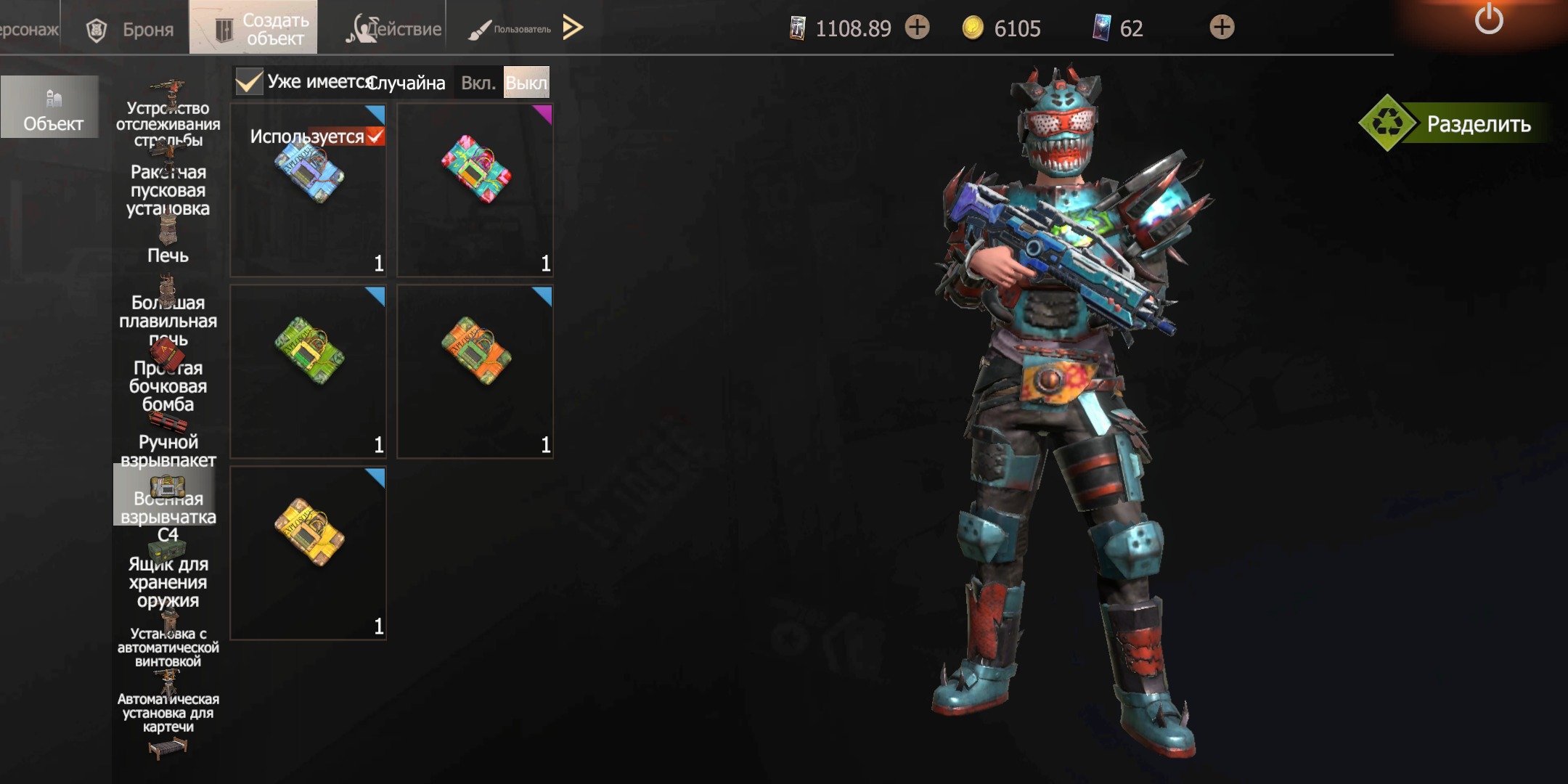Click the arrow to show more tabs
This screenshot has width=1568, height=784.
coord(573,28)
